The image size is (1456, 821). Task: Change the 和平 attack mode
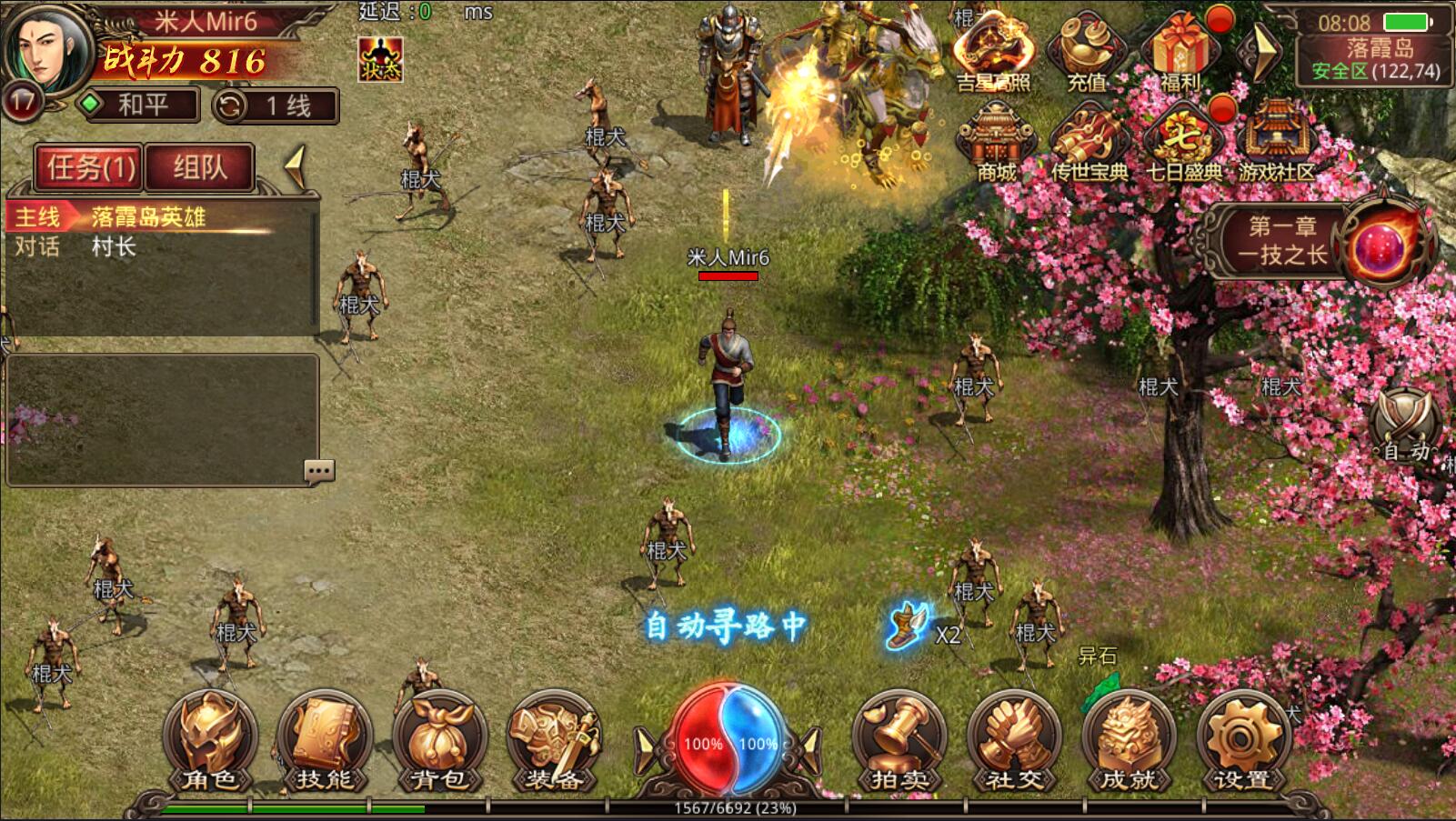click(139, 105)
